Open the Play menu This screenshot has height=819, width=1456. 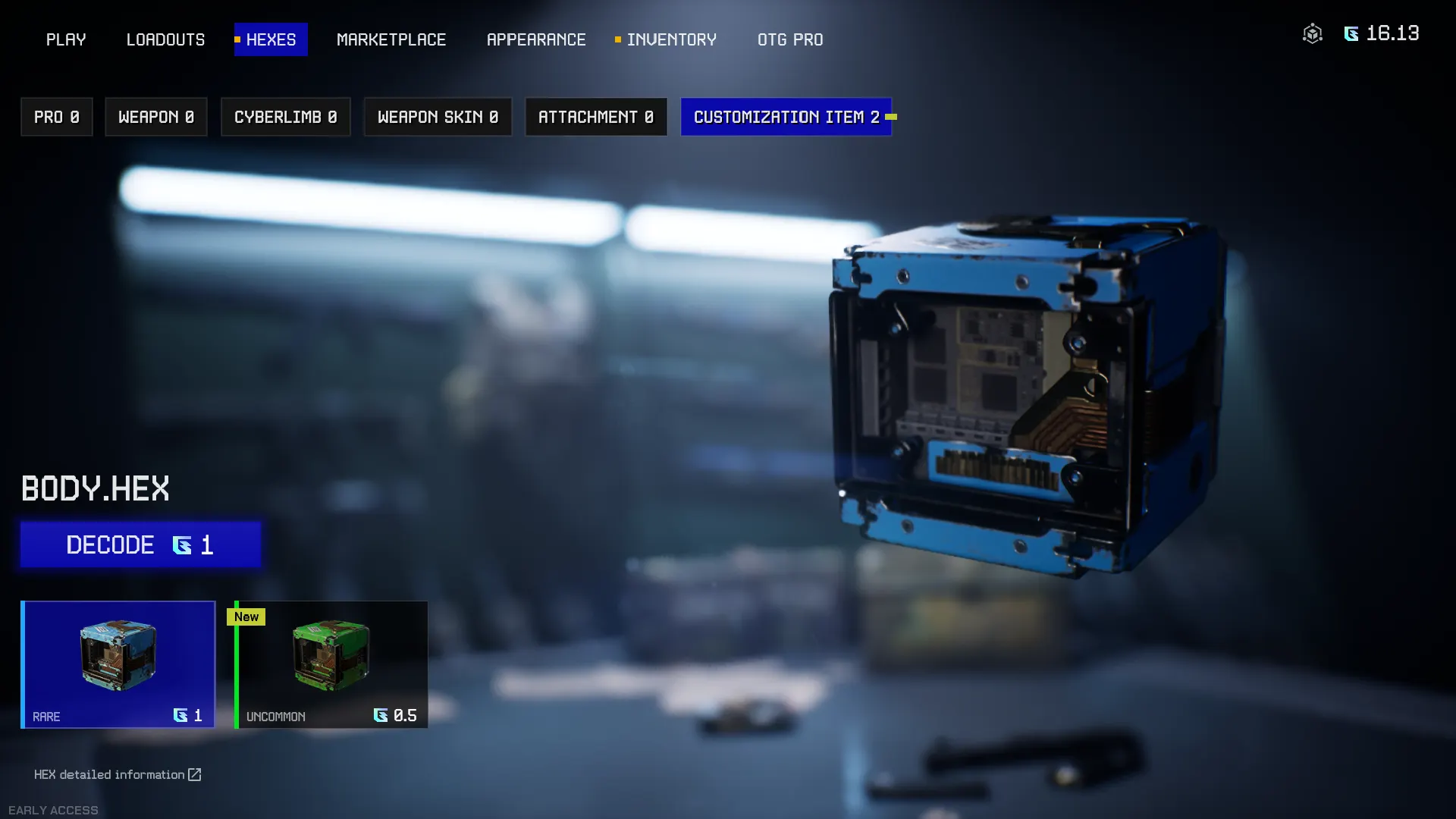pyautogui.click(x=66, y=39)
